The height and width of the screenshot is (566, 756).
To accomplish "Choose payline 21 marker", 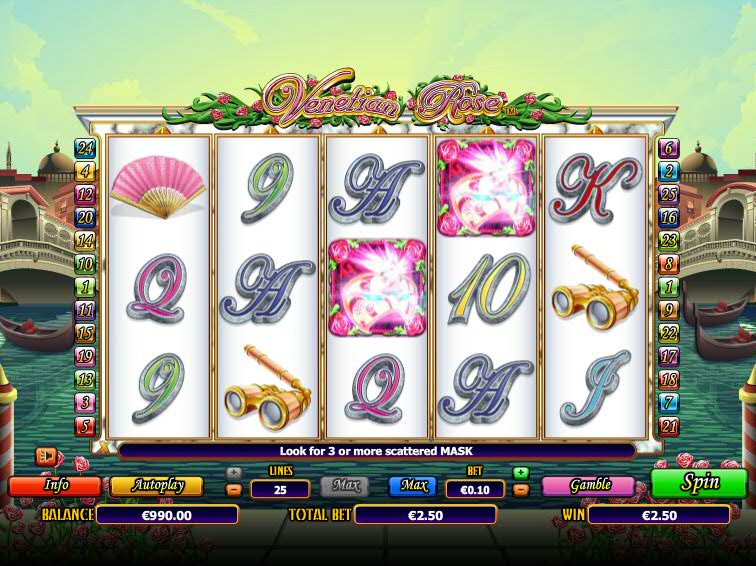I will [x=669, y=427].
